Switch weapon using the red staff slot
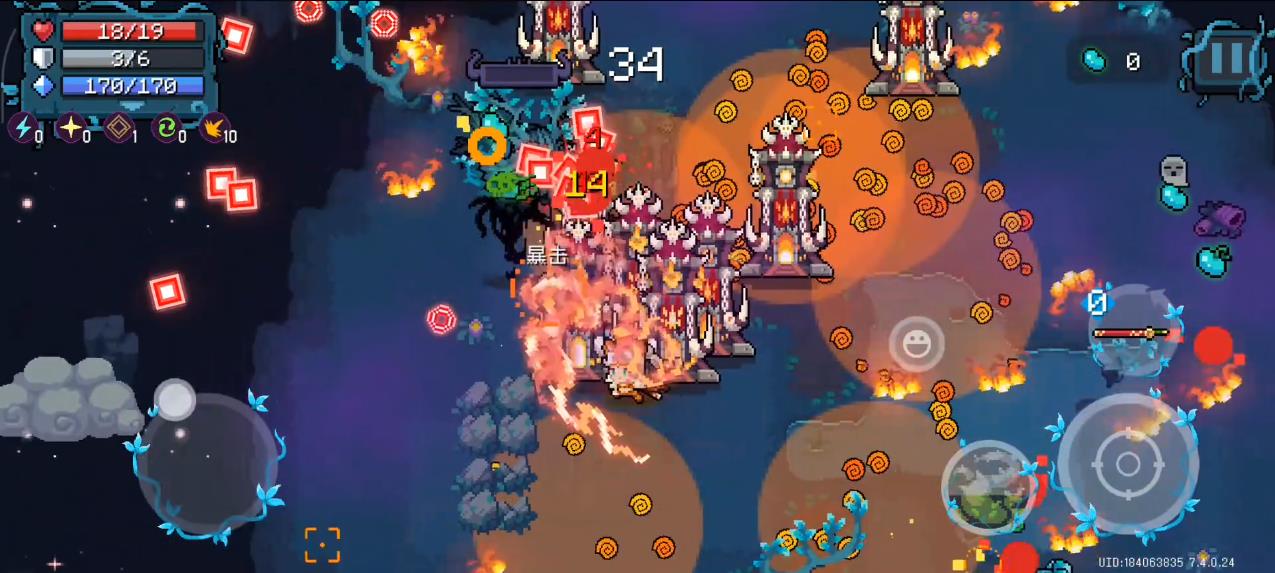The height and width of the screenshot is (573, 1275). coord(1131,332)
